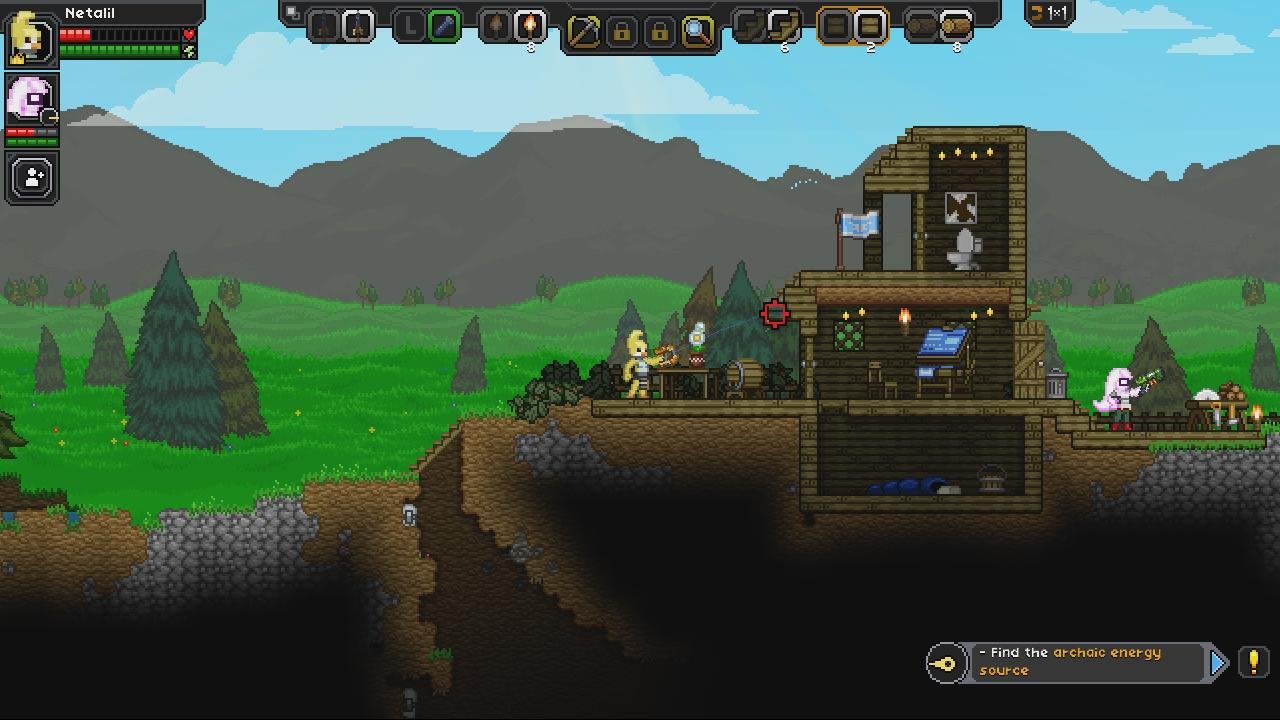This screenshot has width=1280, height=720.
Task: Select the blue flashlight hotbar slot
Action: click(444, 26)
